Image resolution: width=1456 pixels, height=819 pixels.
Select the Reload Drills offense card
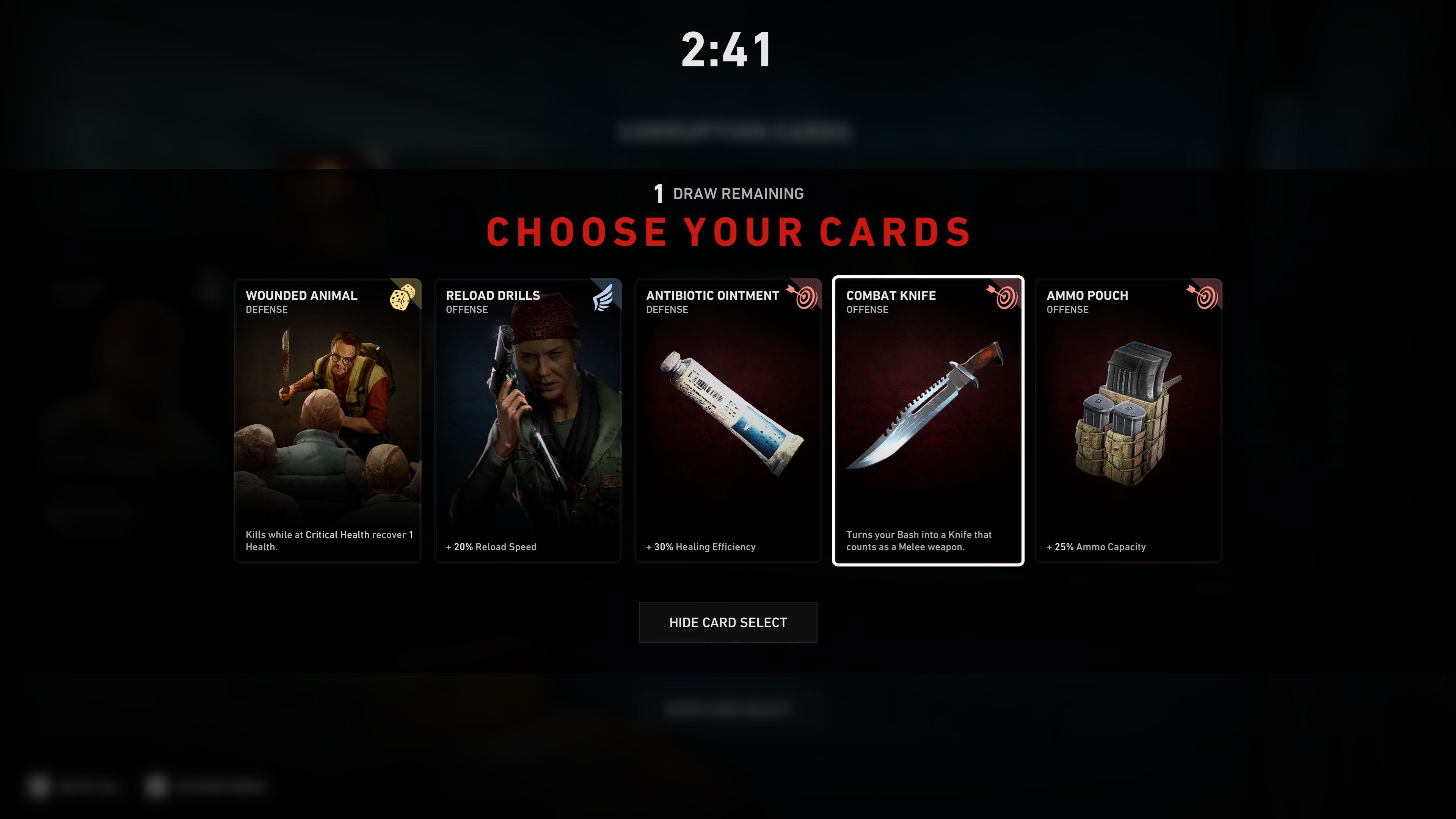527,420
